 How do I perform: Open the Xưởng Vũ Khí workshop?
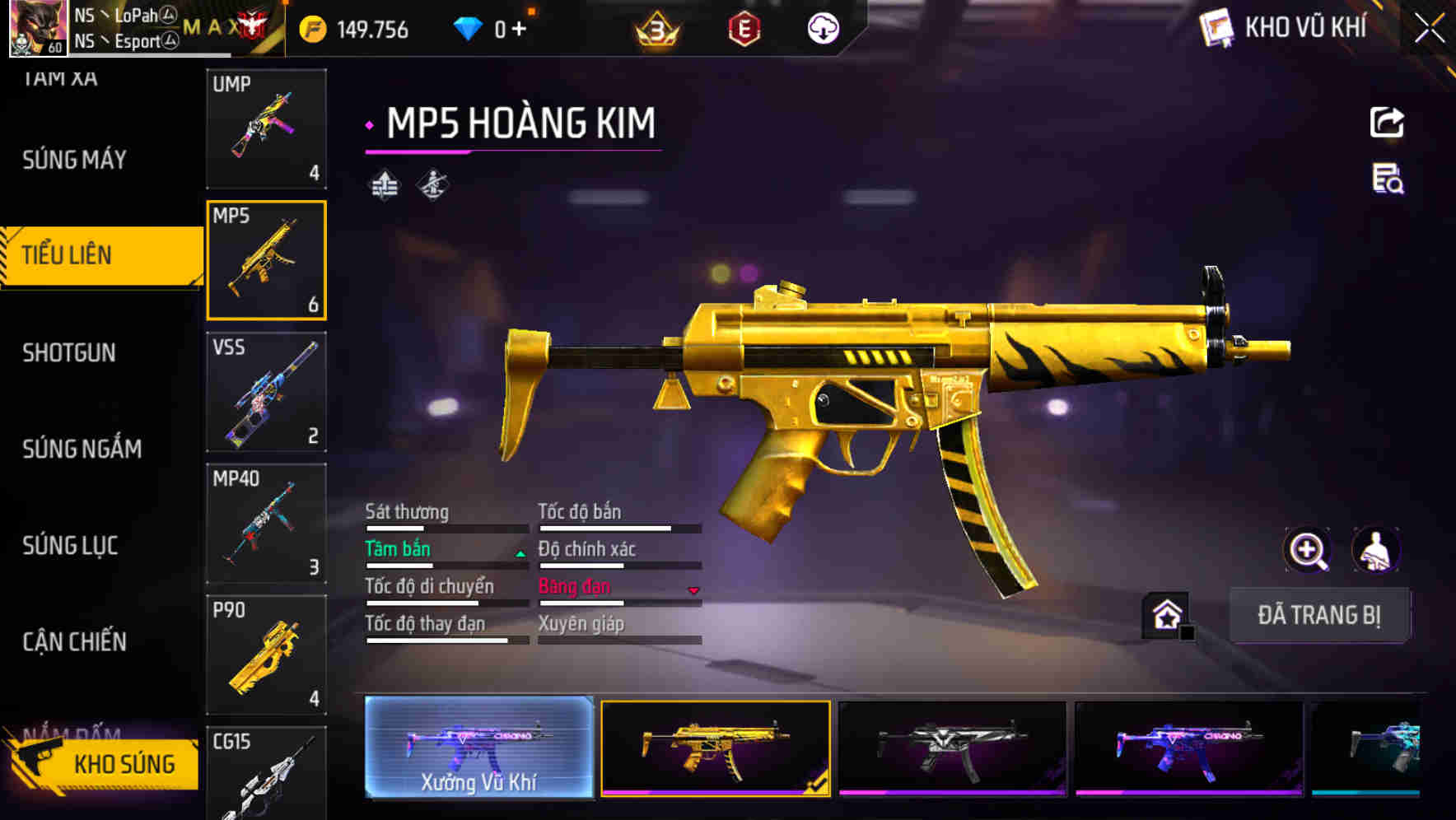click(478, 748)
